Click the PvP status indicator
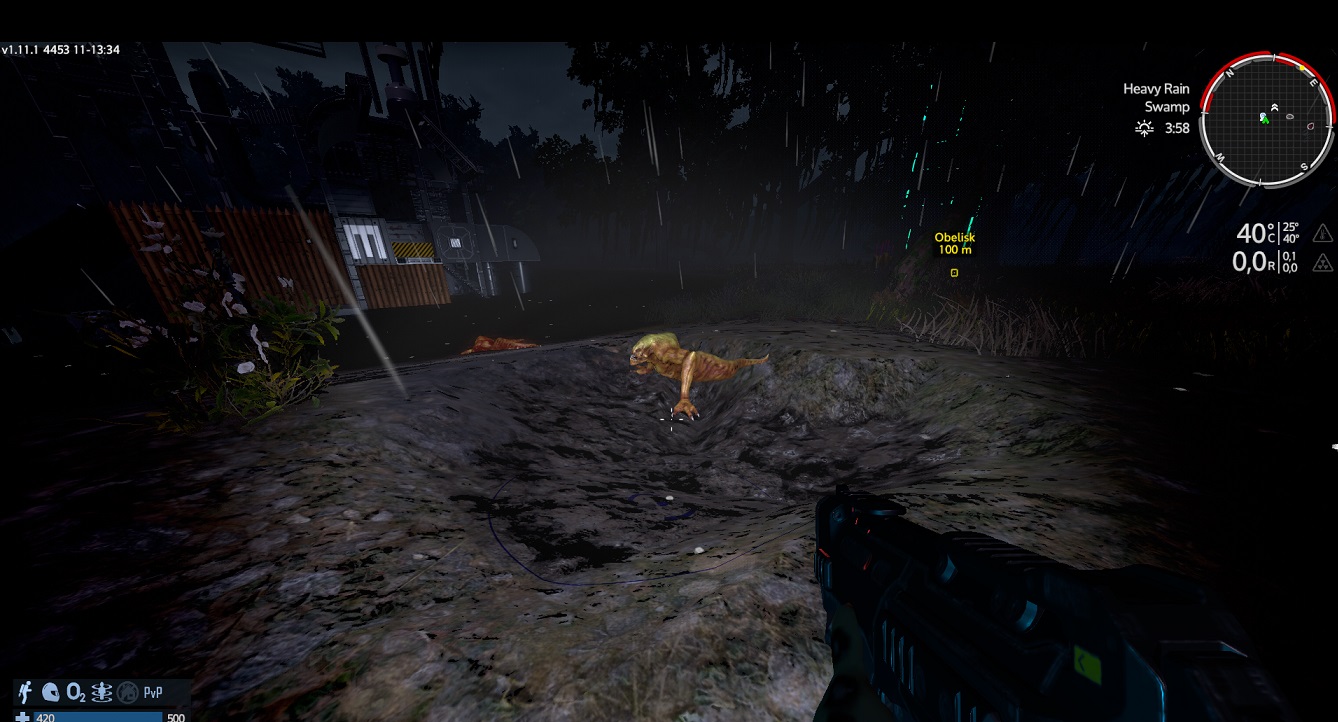 coord(153,692)
